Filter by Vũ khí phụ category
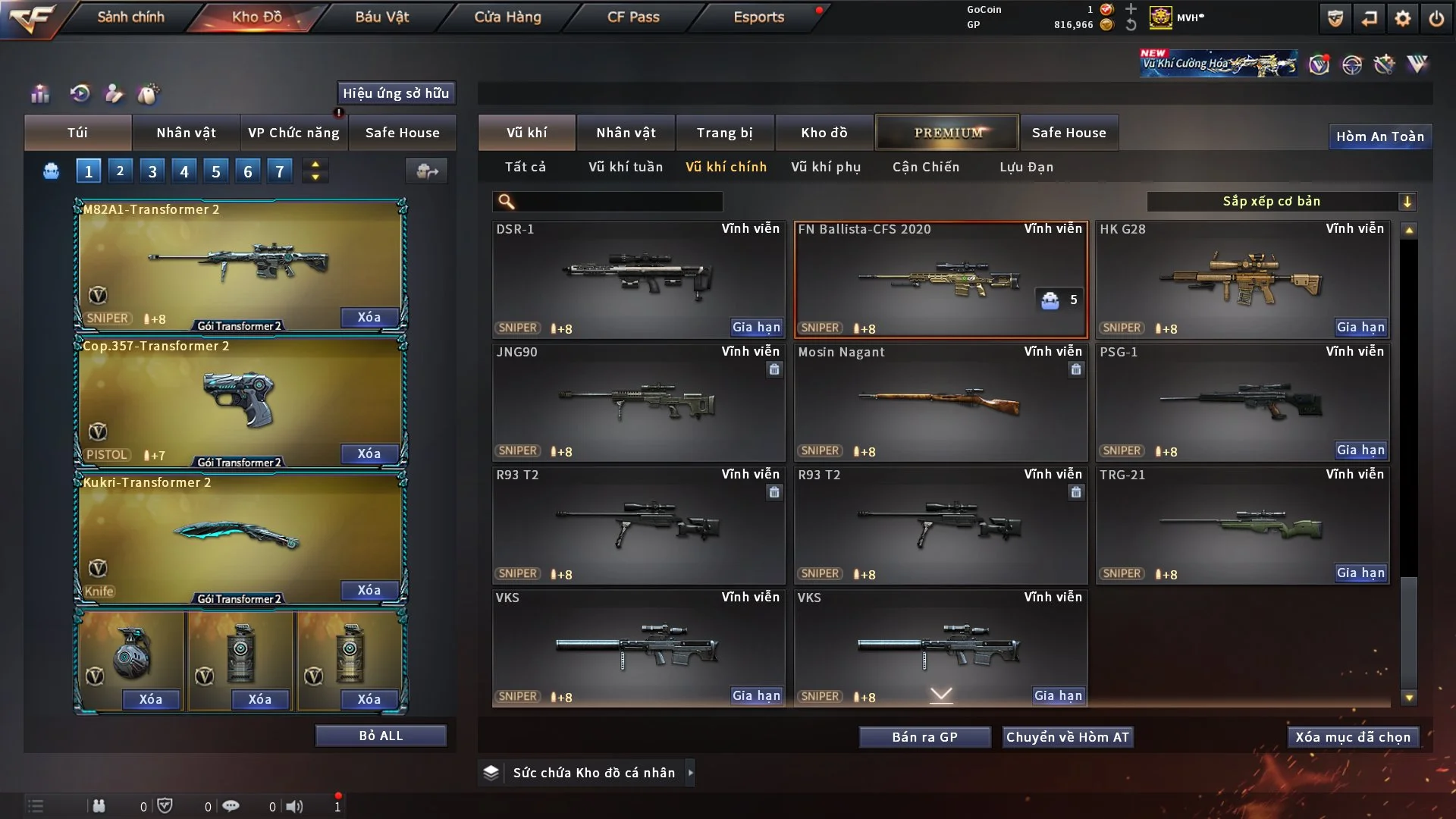 pos(826,167)
